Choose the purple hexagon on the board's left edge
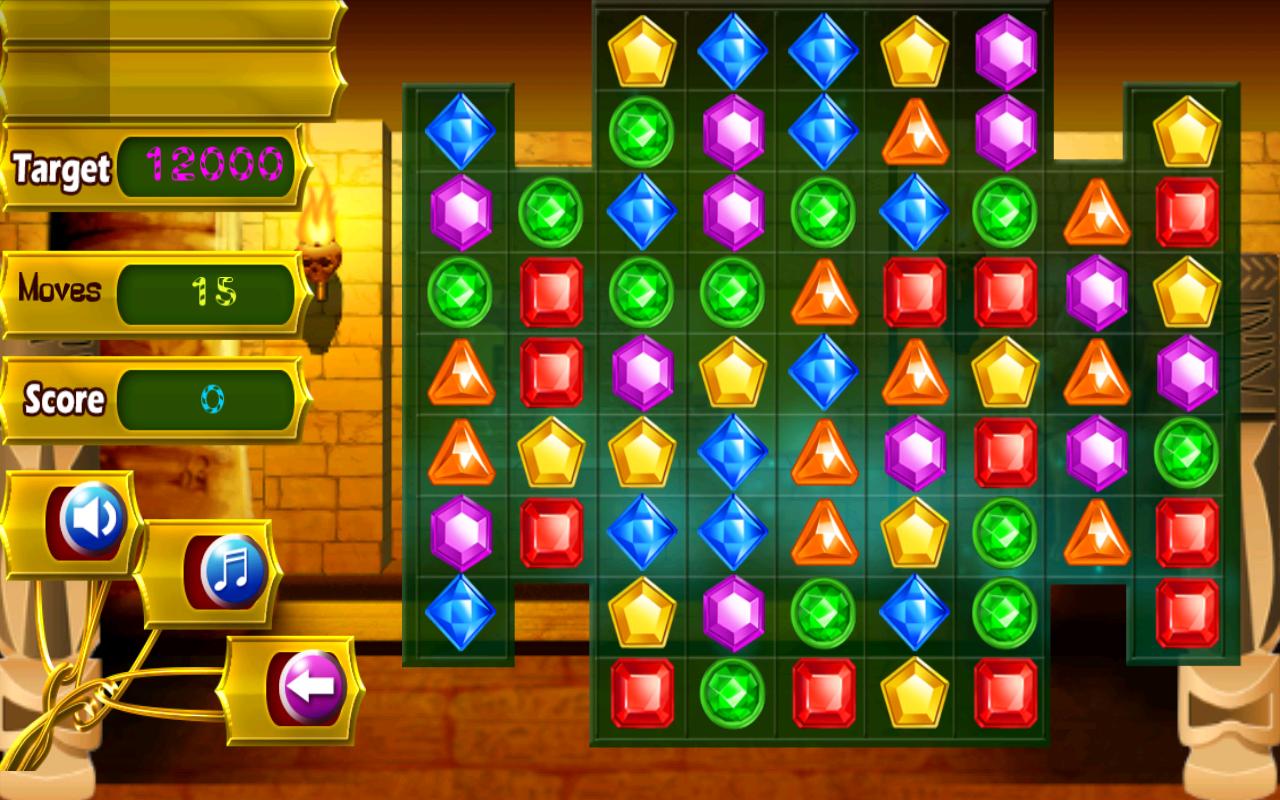 [x=460, y=211]
